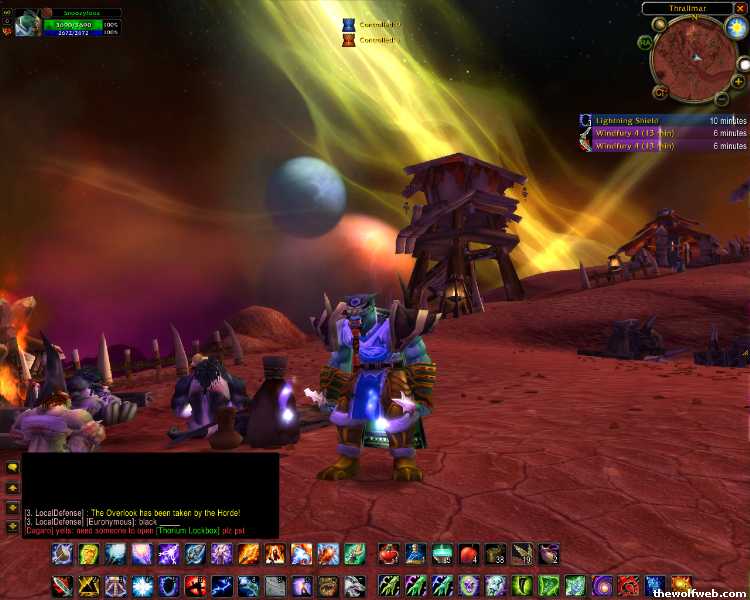The height and width of the screenshot is (600, 750).
Task: Activate the red Horde emblem icon
Action: click(629, 585)
